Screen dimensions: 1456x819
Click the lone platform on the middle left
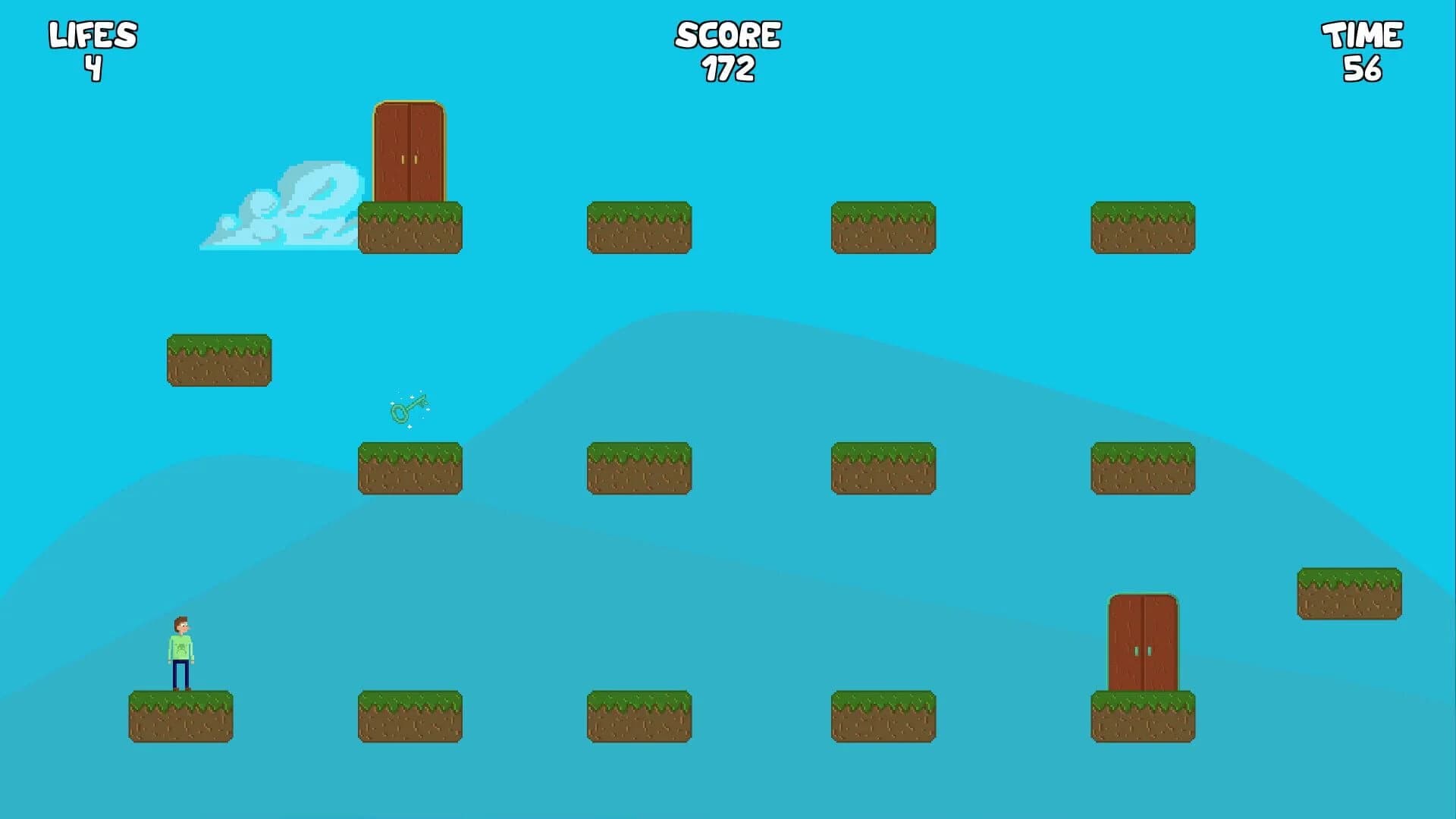[218, 360]
